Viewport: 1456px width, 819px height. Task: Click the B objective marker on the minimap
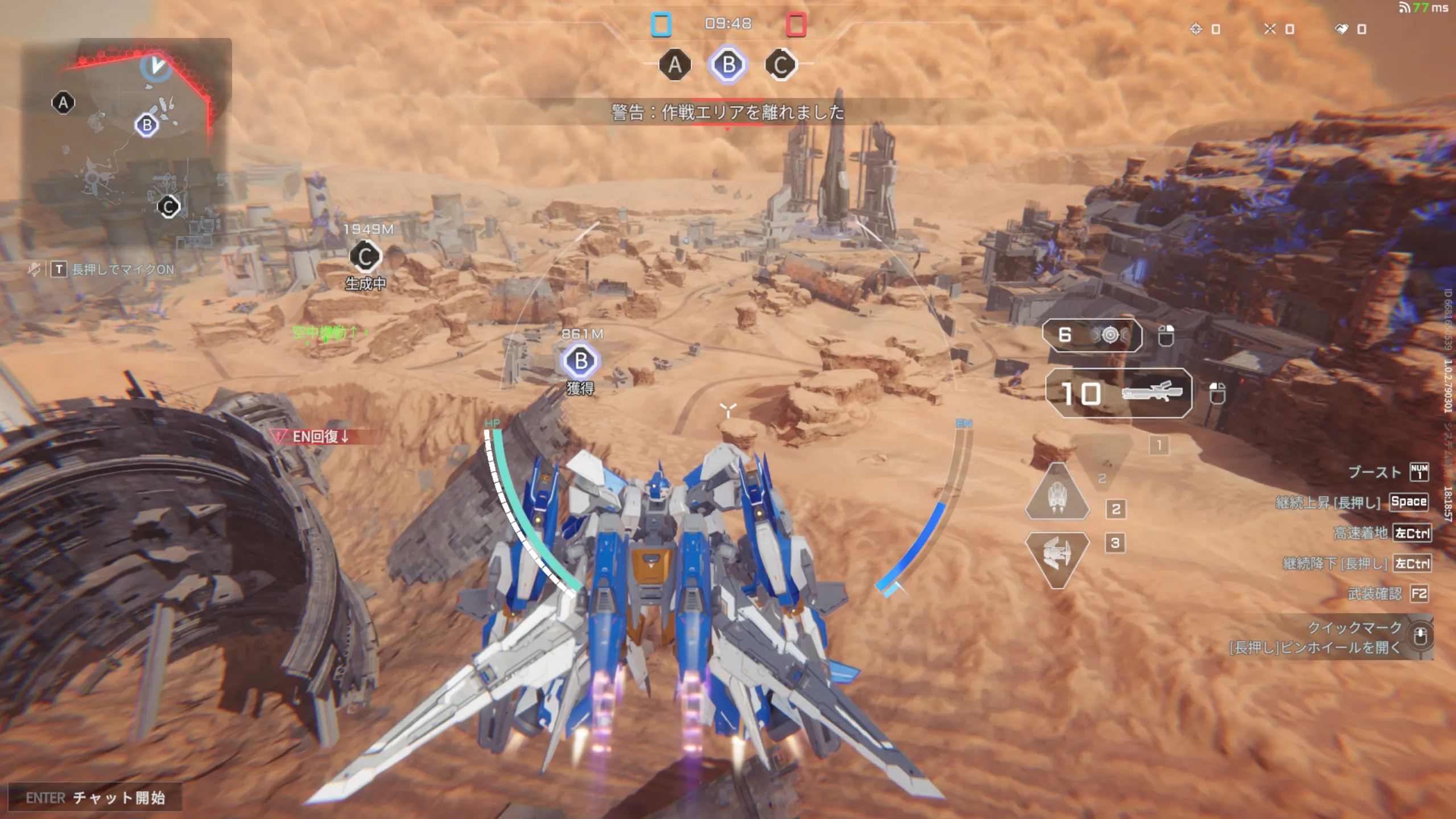pyautogui.click(x=147, y=125)
